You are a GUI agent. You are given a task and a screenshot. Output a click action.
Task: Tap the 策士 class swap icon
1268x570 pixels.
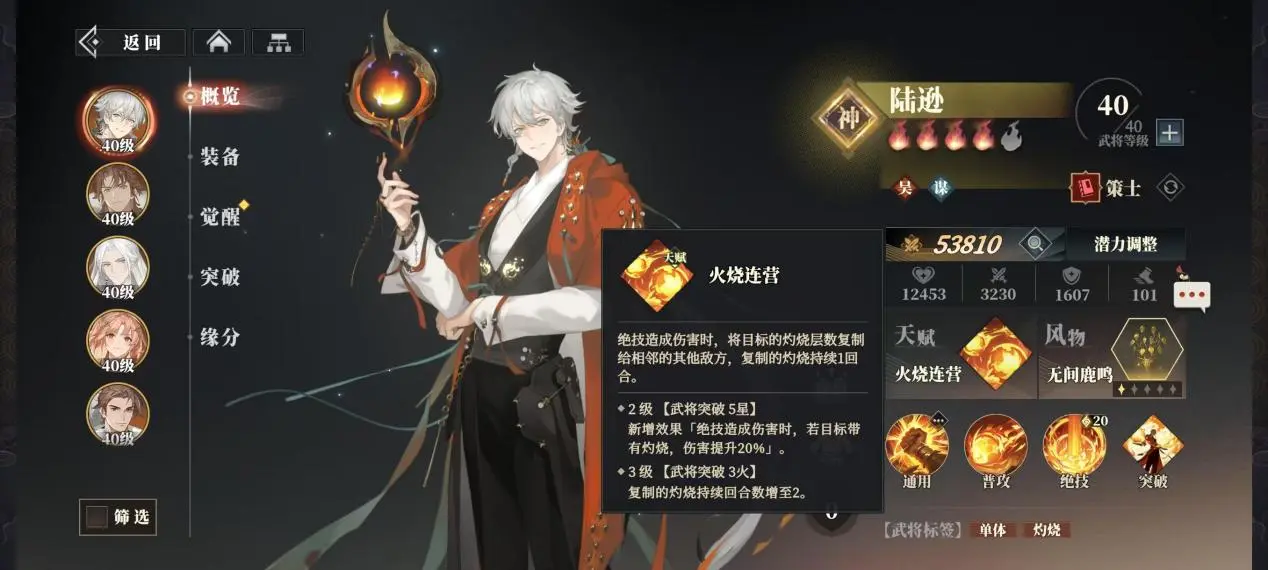coord(1170,187)
